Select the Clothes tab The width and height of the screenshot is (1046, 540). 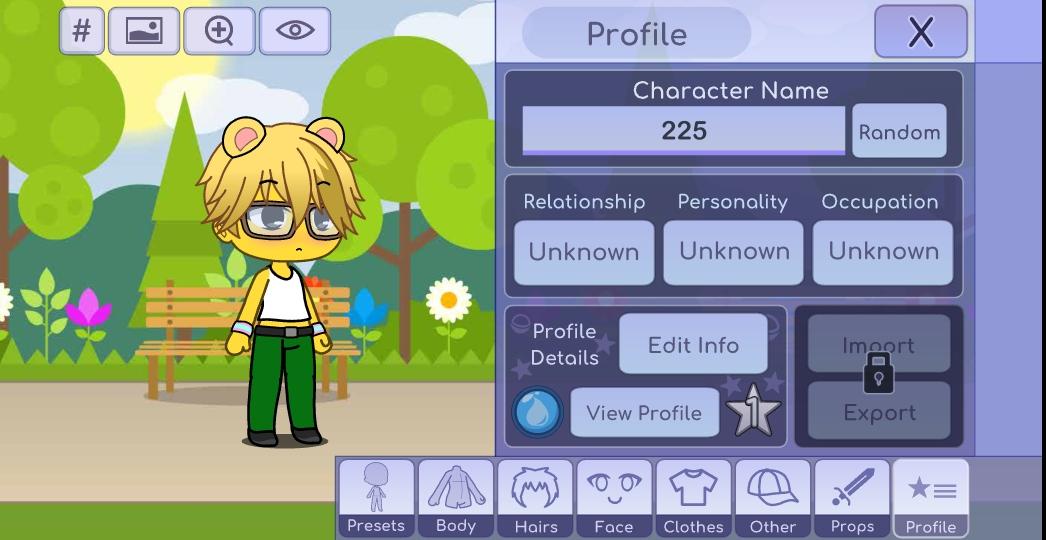click(x=693, y=498)
